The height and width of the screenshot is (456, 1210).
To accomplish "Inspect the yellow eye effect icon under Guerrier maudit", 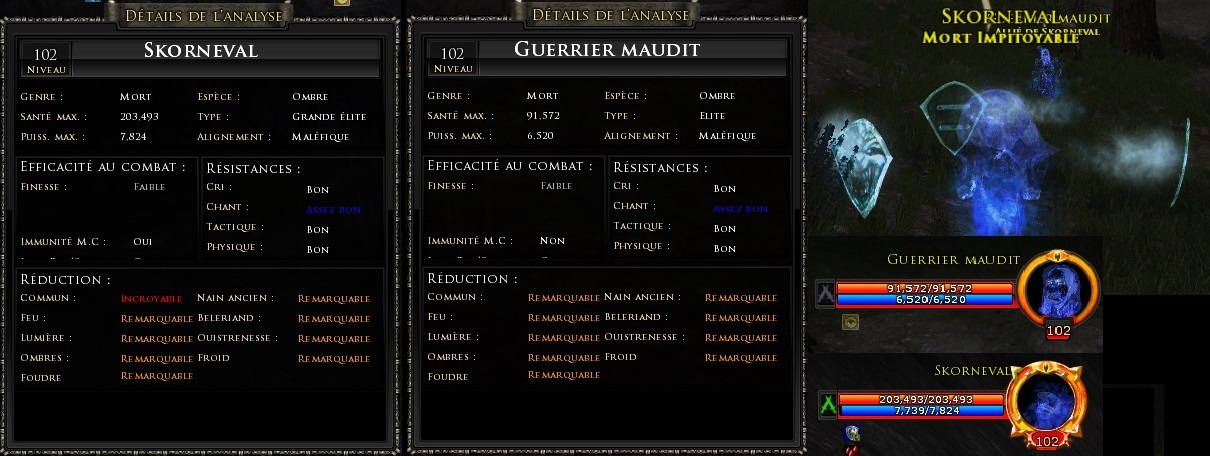I will pos(850,322).
